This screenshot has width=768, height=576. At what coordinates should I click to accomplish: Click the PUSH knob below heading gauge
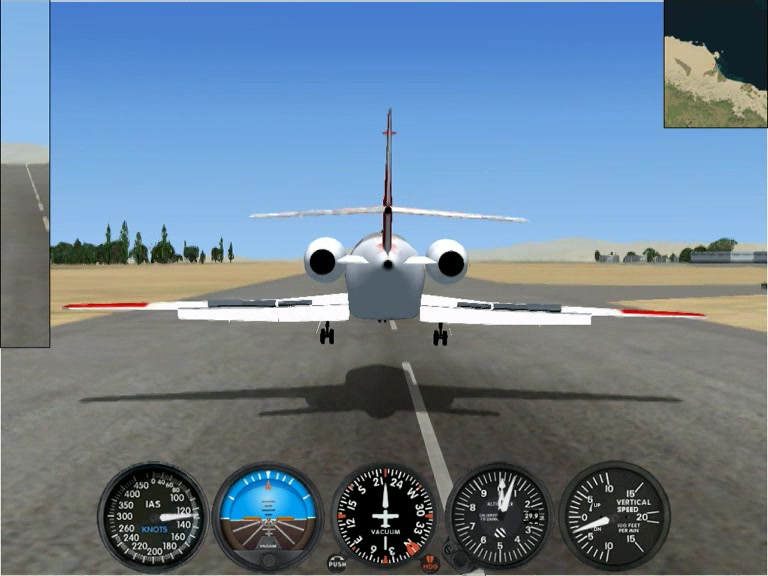point(337,562)
